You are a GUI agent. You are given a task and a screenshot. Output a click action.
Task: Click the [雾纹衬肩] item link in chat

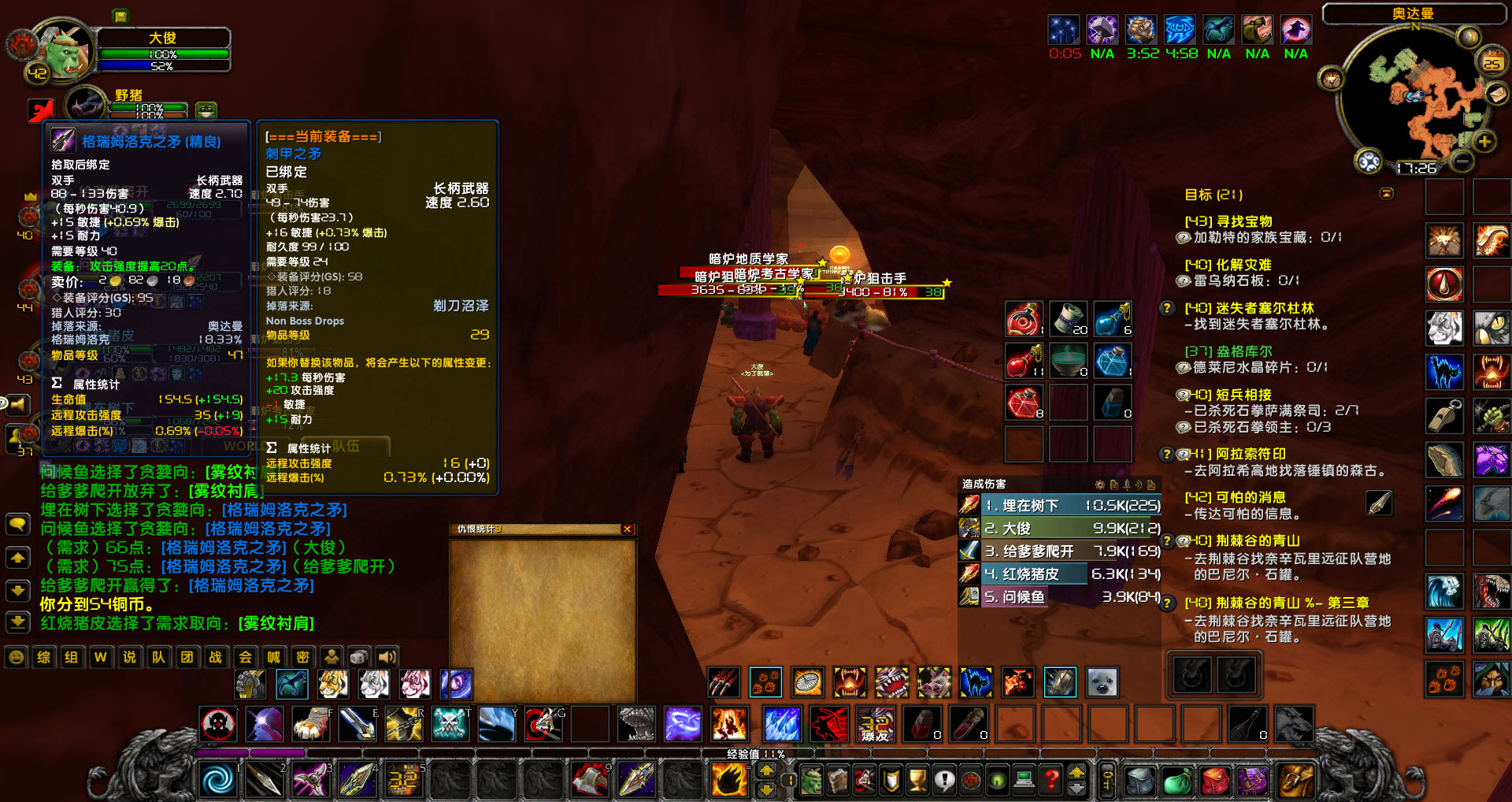click(275, 622)
